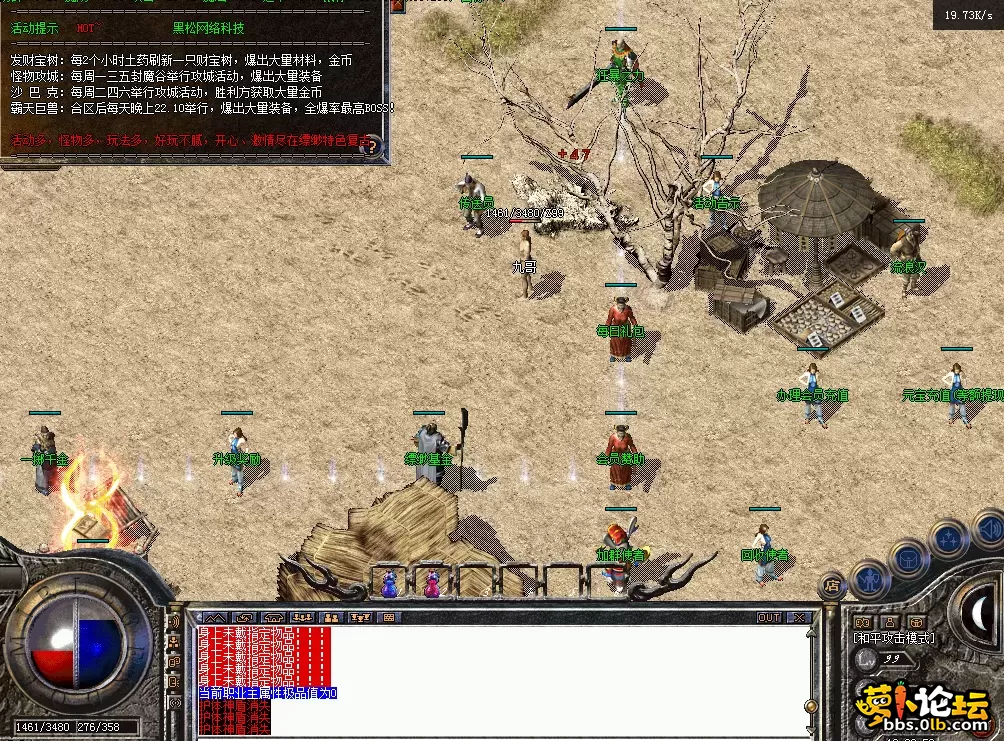Open the bag from the chest icon
1004x741 pixels.
pyautogui.click(x=909, y=558)
